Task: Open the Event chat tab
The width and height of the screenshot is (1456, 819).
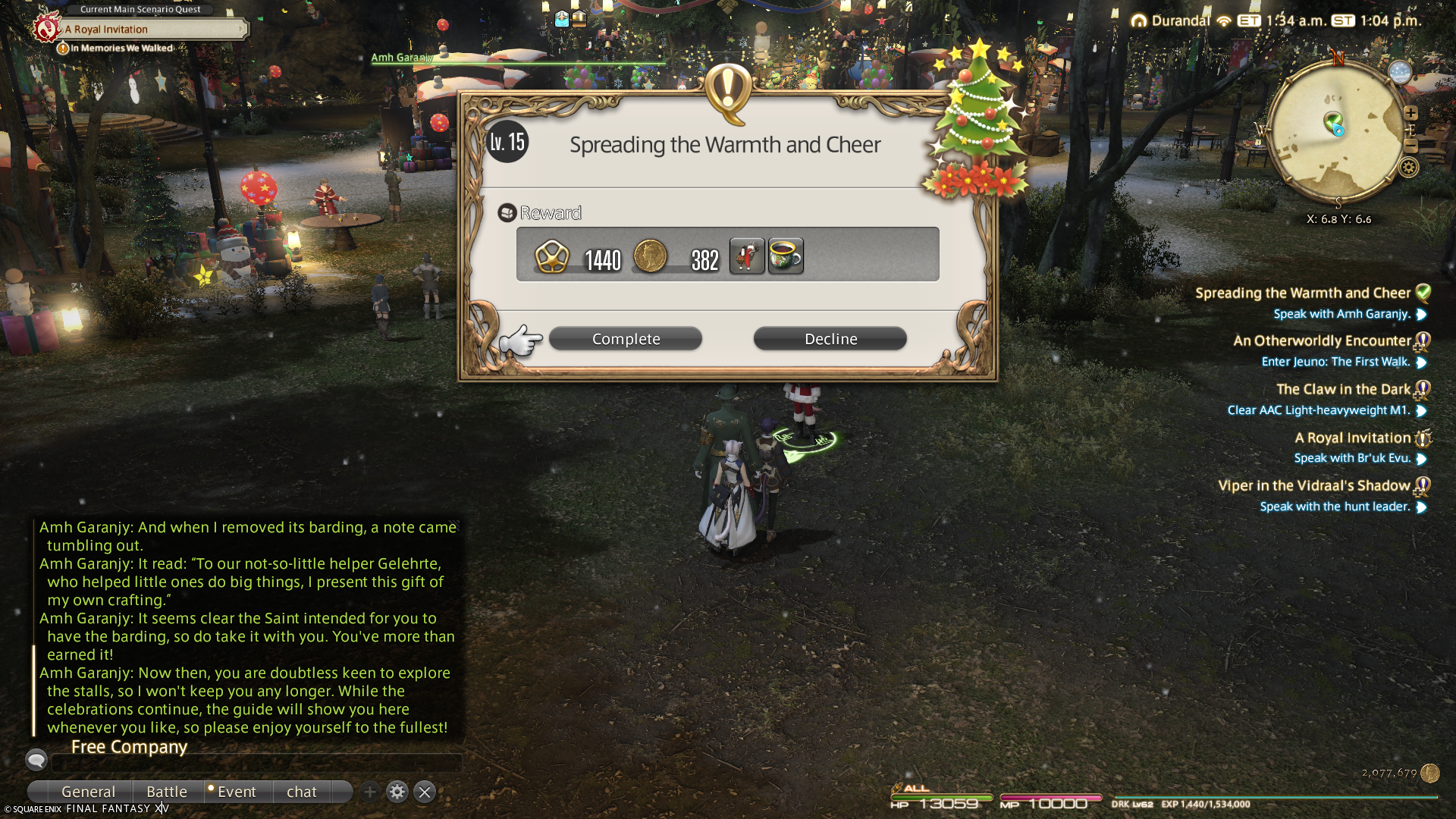Action: pos(237,792)
